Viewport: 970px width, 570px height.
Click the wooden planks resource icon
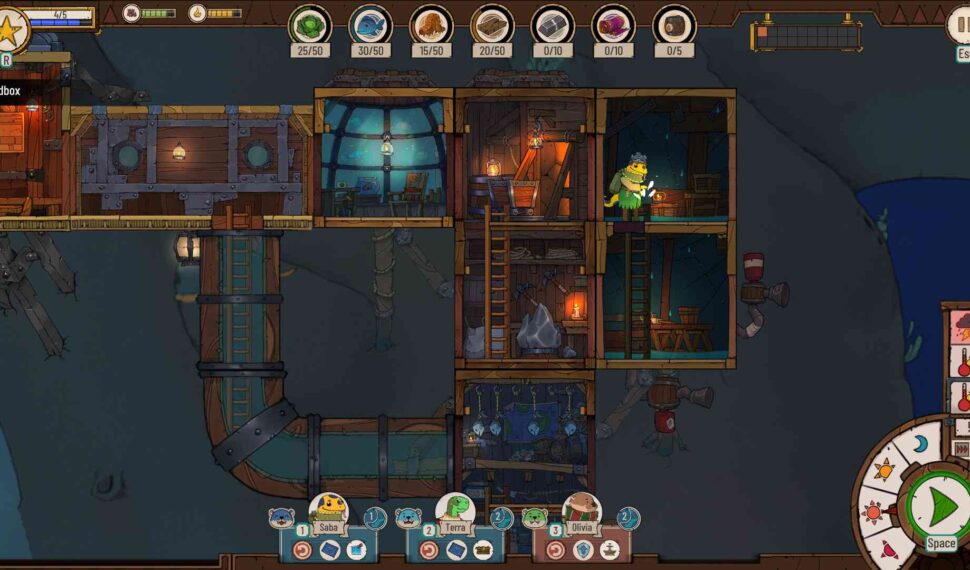(492, 24)
